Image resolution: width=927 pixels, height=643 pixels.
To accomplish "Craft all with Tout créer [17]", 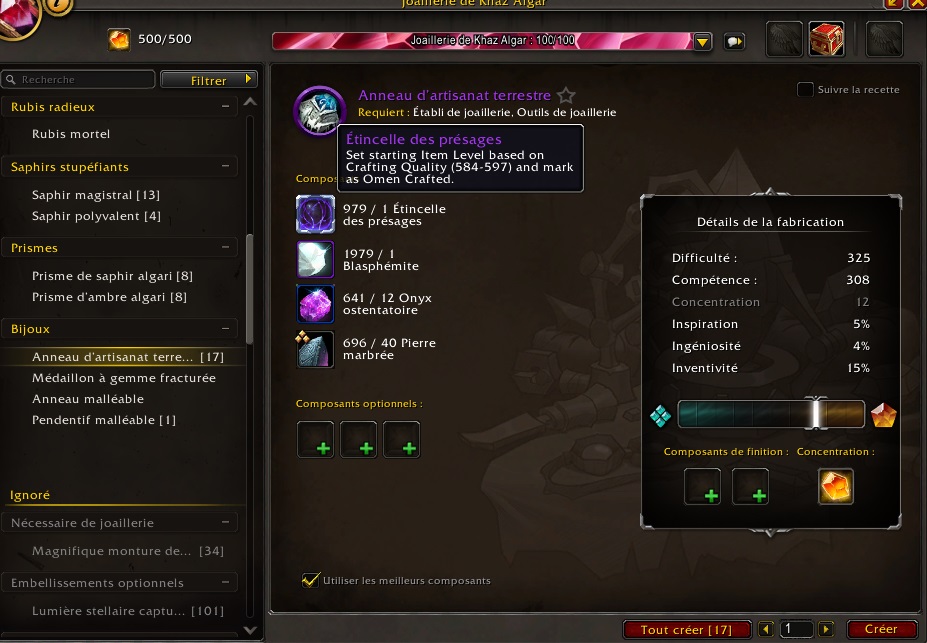I will click(686, 630).
